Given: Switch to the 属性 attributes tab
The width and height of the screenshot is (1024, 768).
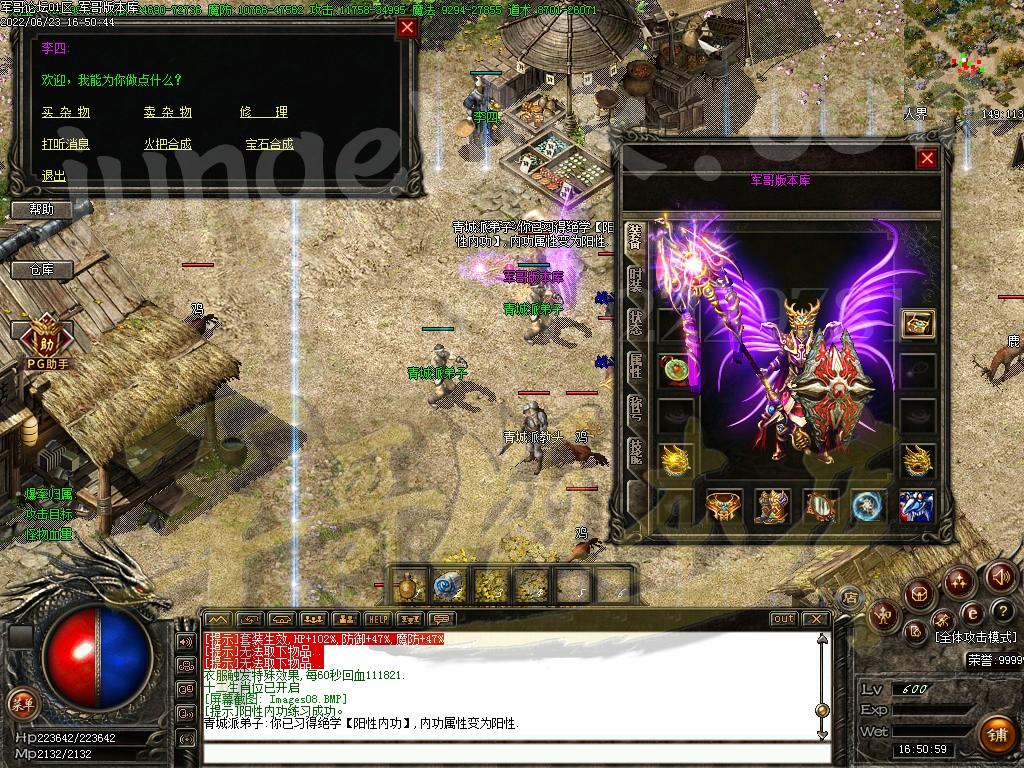Looking at the screenshot, I should pos(635,367).
